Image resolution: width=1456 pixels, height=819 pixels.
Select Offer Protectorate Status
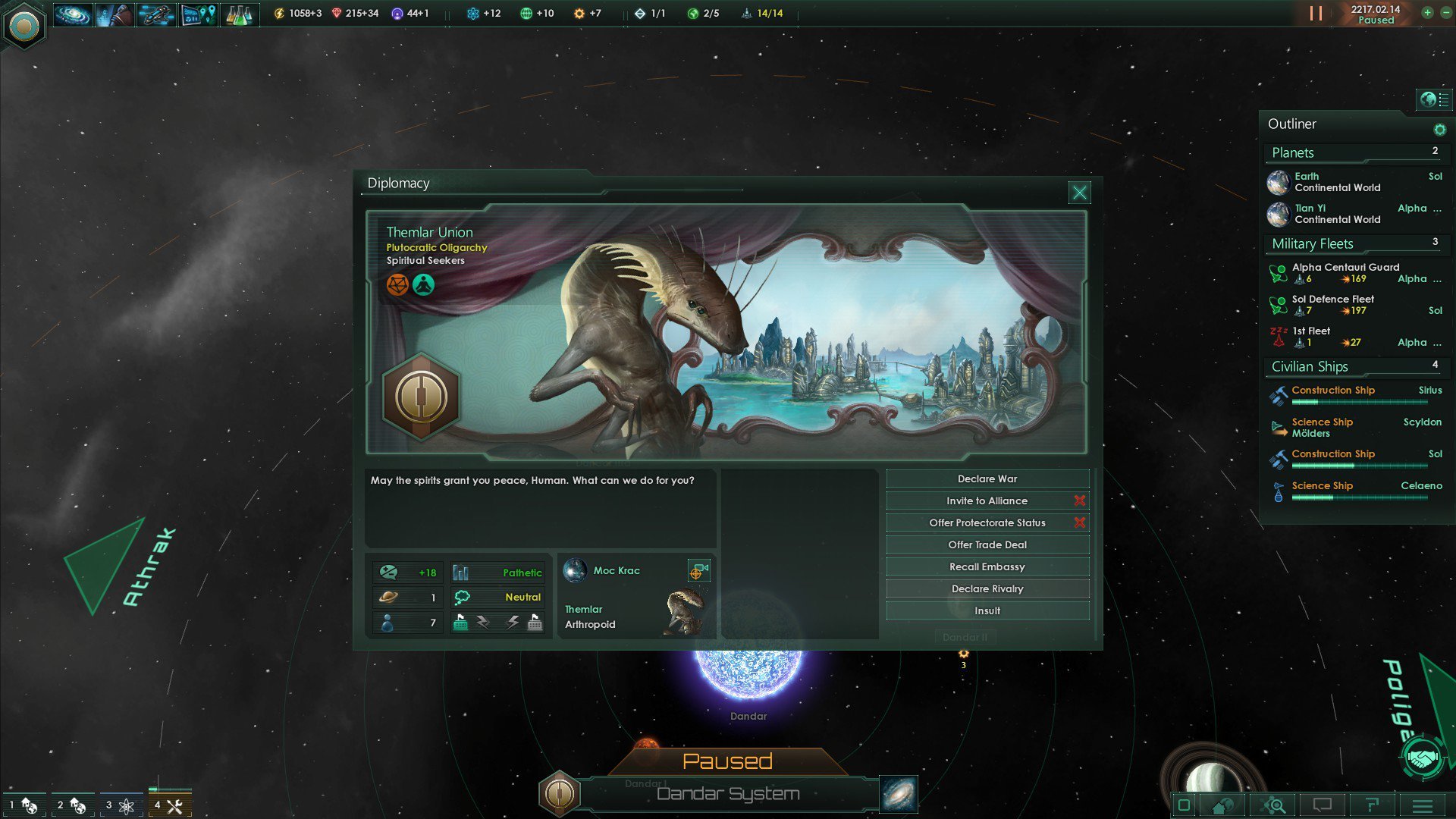pos(987,523)
